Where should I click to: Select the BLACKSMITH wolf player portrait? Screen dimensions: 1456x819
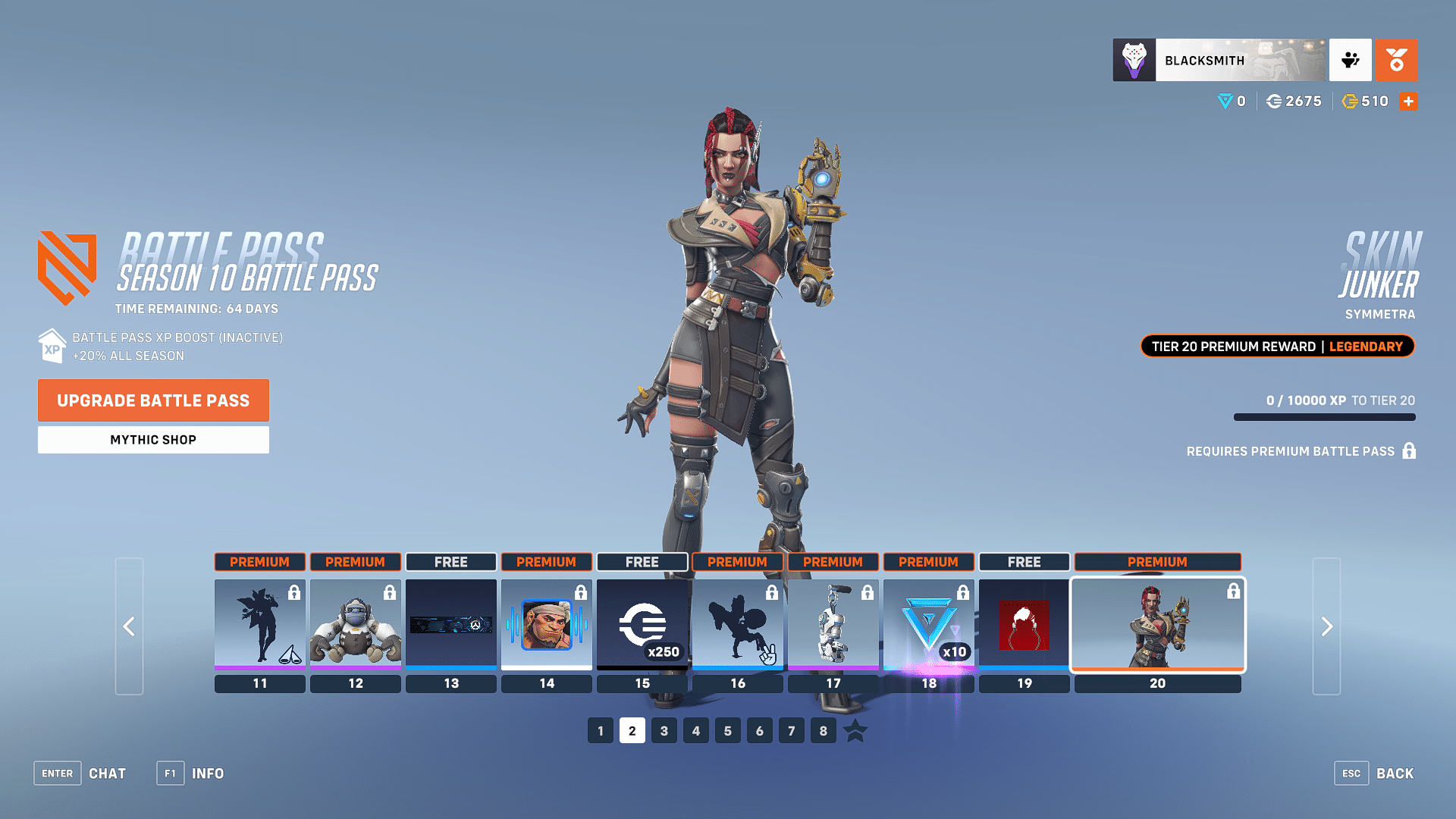(x=1134, y=60)
